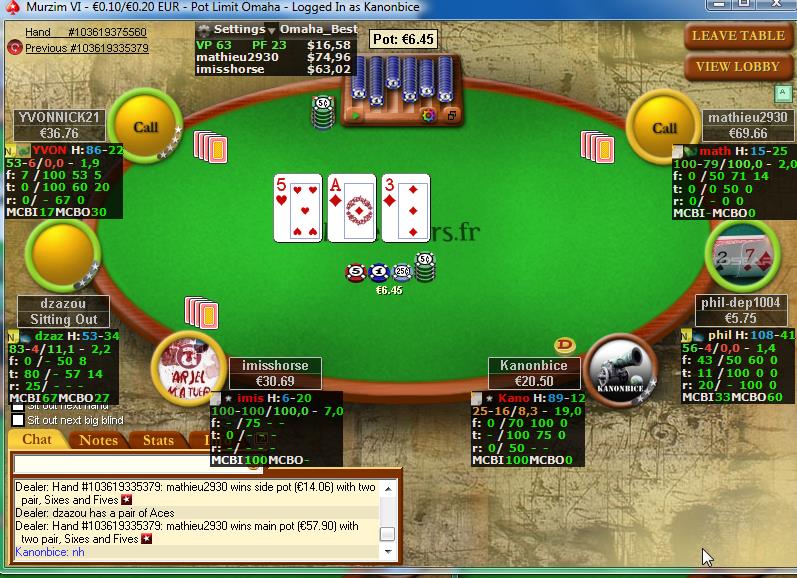Image resolution: width=797 pixels, height=578 pixels.
Task: Open the View Lobby button
Action: click(740, 67)
